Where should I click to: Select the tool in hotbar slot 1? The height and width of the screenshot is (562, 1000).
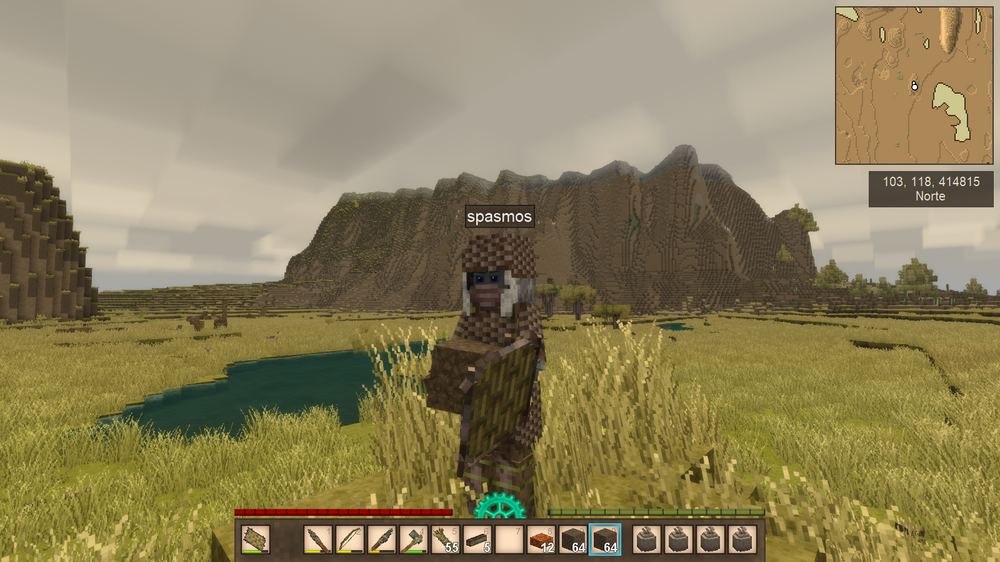(318, 540)
